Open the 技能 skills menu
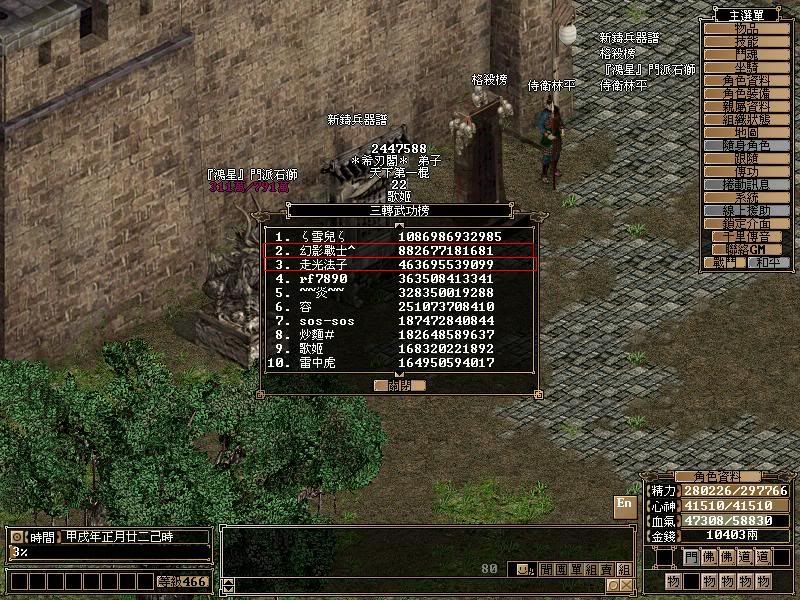800x600 pixels. (747, 41)
